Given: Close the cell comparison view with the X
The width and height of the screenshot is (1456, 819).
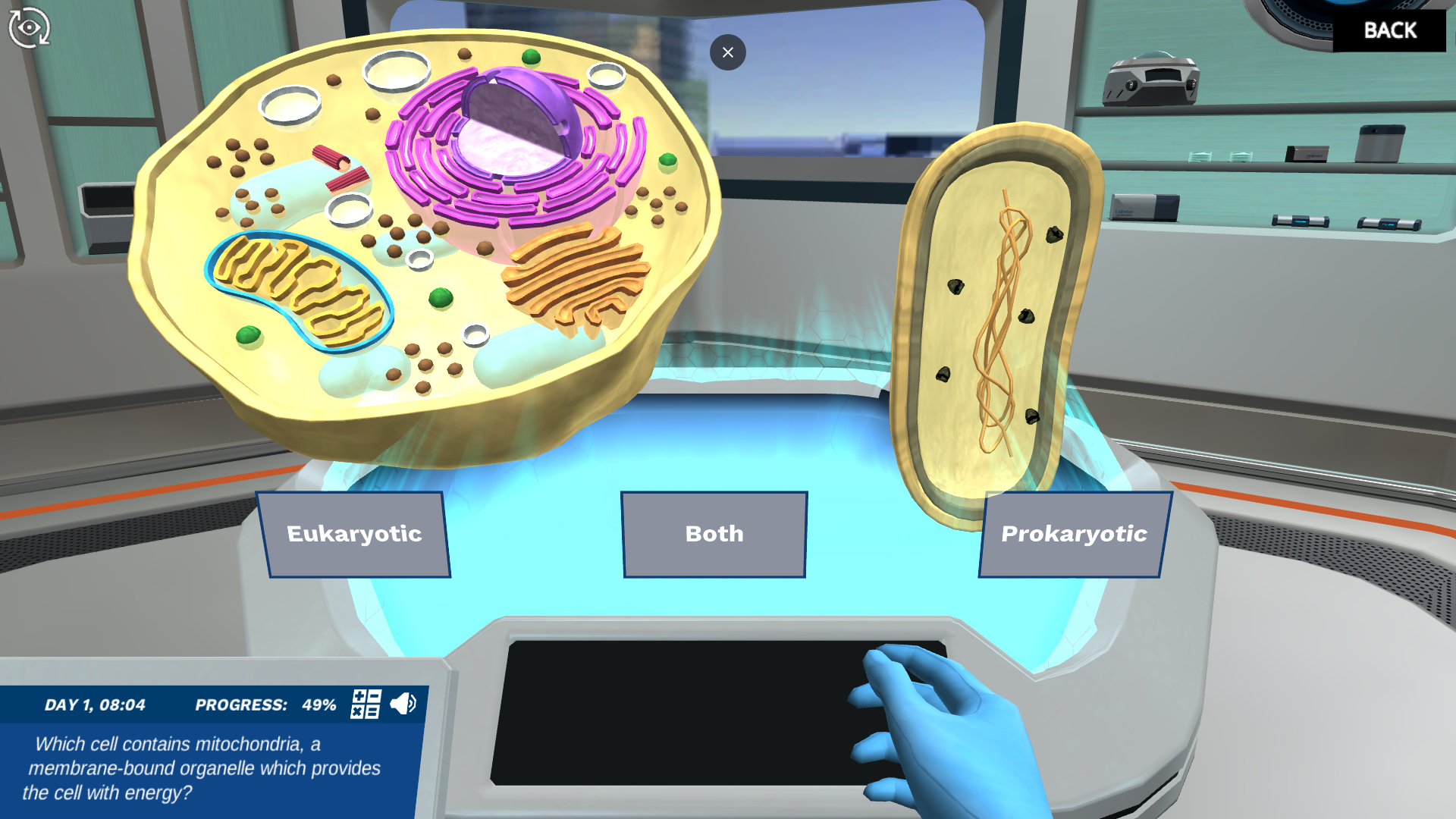Looking at the screenshot, I should pos(727,52).
